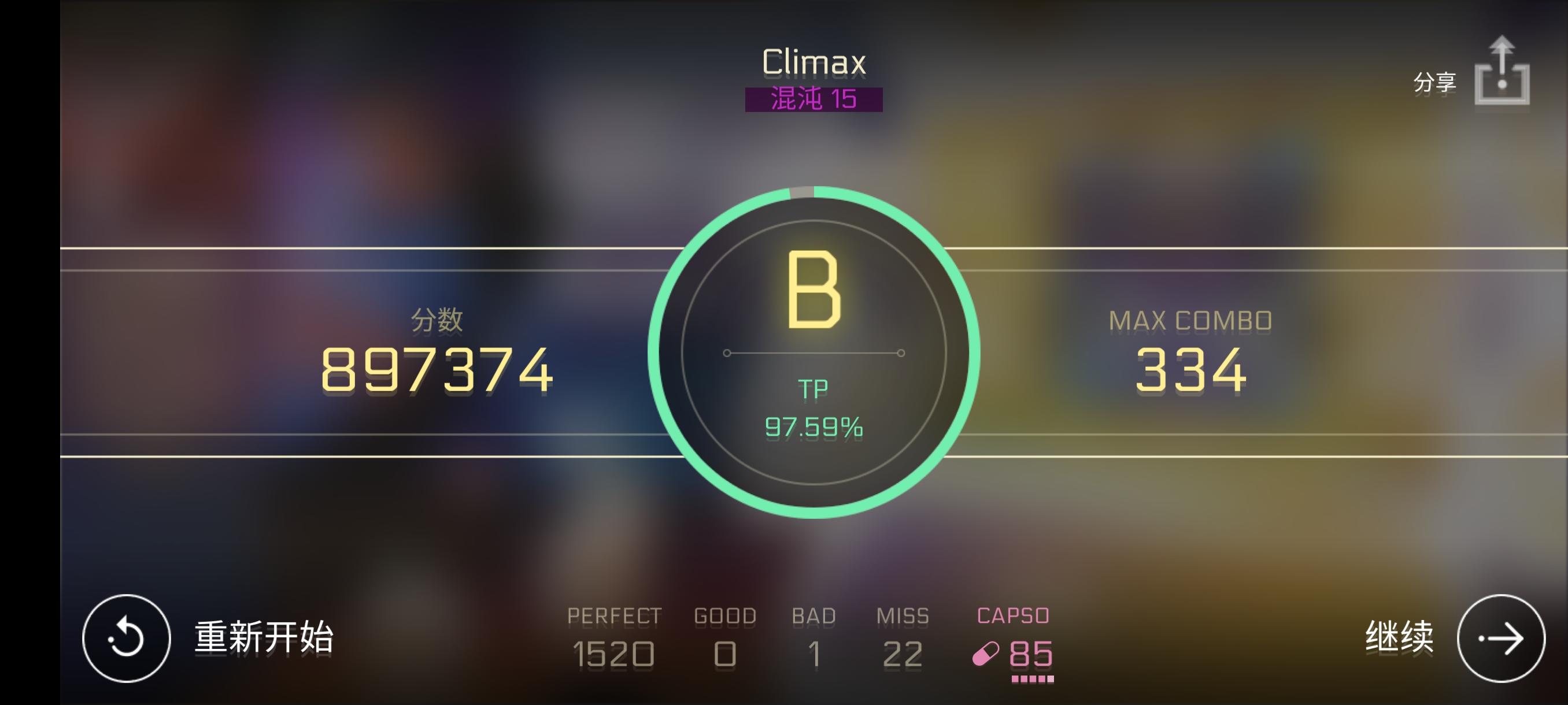1568x705 pixels.
Task: Toggle the purple 混沌 15 difficulty badge
Action: click(815, 99)
